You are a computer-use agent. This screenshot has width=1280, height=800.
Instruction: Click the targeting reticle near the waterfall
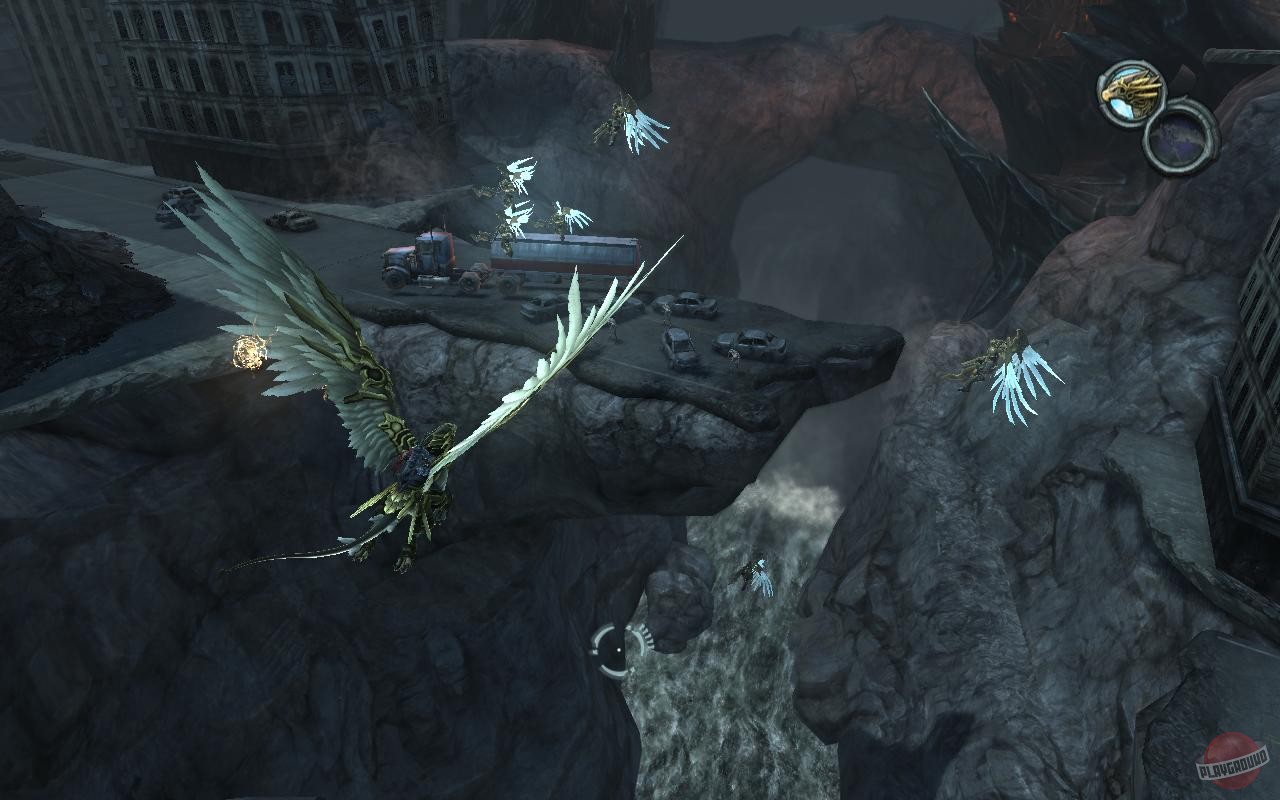[x=617, y=650]
